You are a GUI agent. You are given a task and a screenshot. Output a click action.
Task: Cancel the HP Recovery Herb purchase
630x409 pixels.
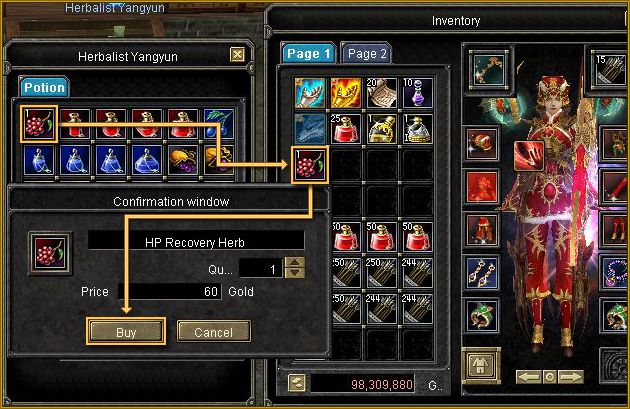[213, 331]
